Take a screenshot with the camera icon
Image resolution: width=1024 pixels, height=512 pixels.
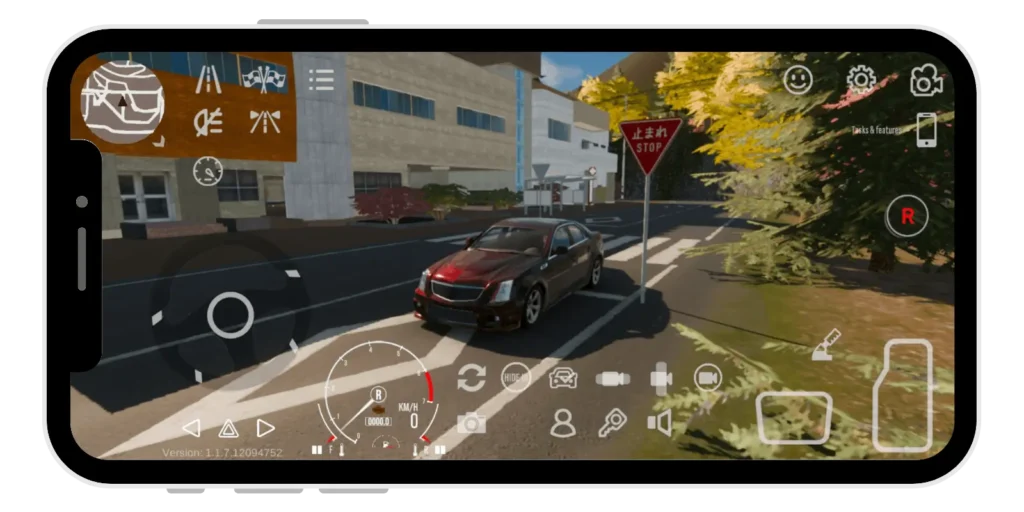(x=471, y=423)
